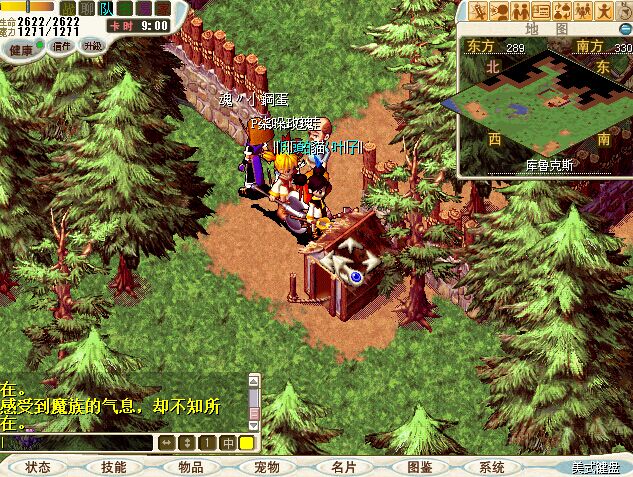The width and height of the screenshot is (633, 477).
Task: Toggle the 战 battle mode button
Action: [x=68, y=9]
